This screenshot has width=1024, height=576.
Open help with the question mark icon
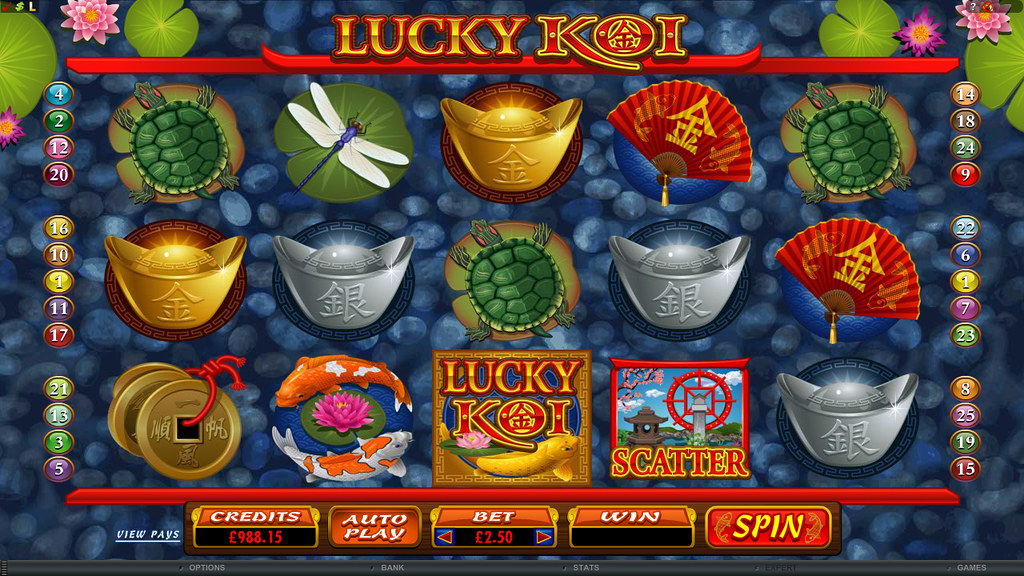tap(974, 7)
